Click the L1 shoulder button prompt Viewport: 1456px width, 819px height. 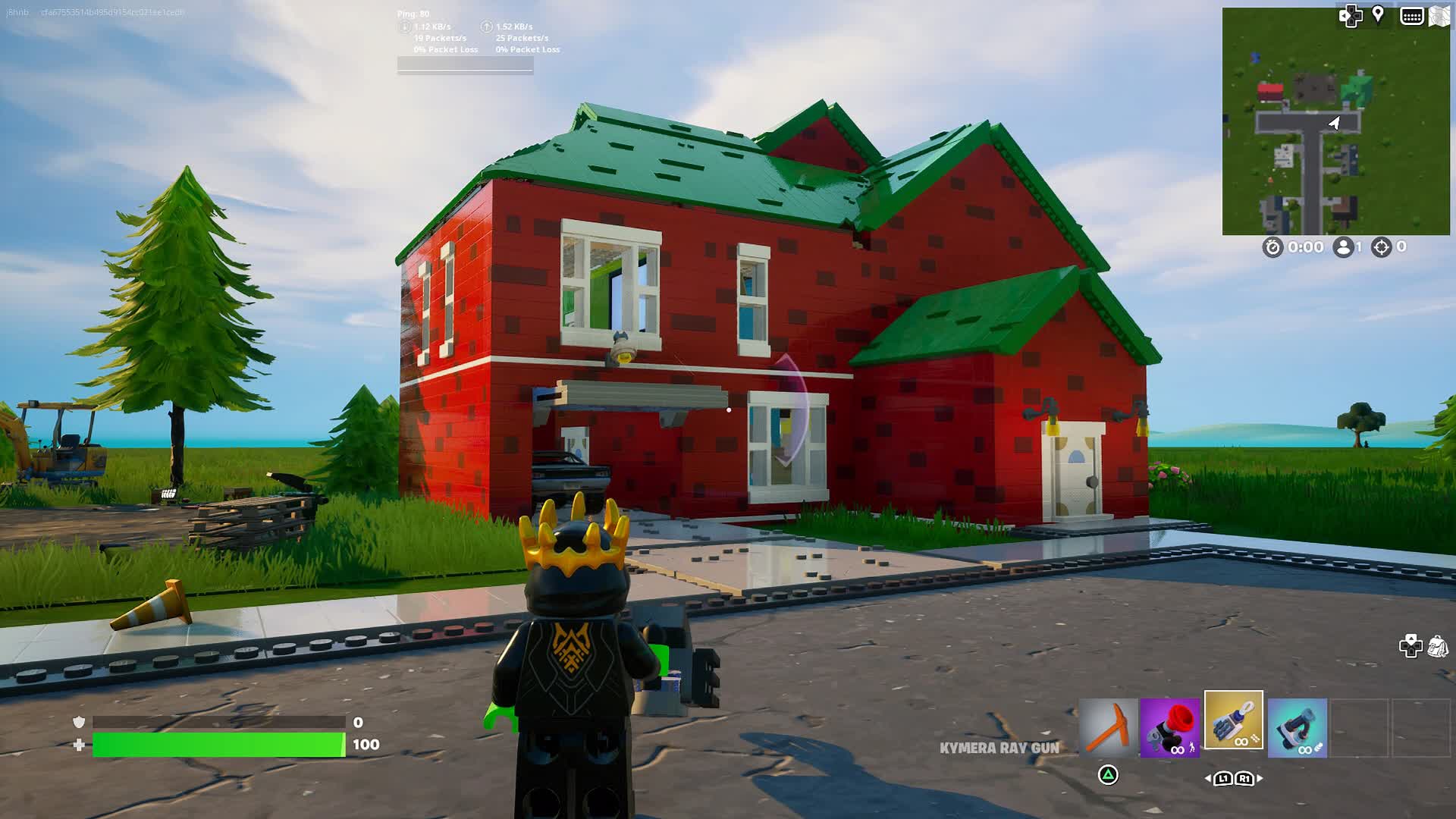1223,779
